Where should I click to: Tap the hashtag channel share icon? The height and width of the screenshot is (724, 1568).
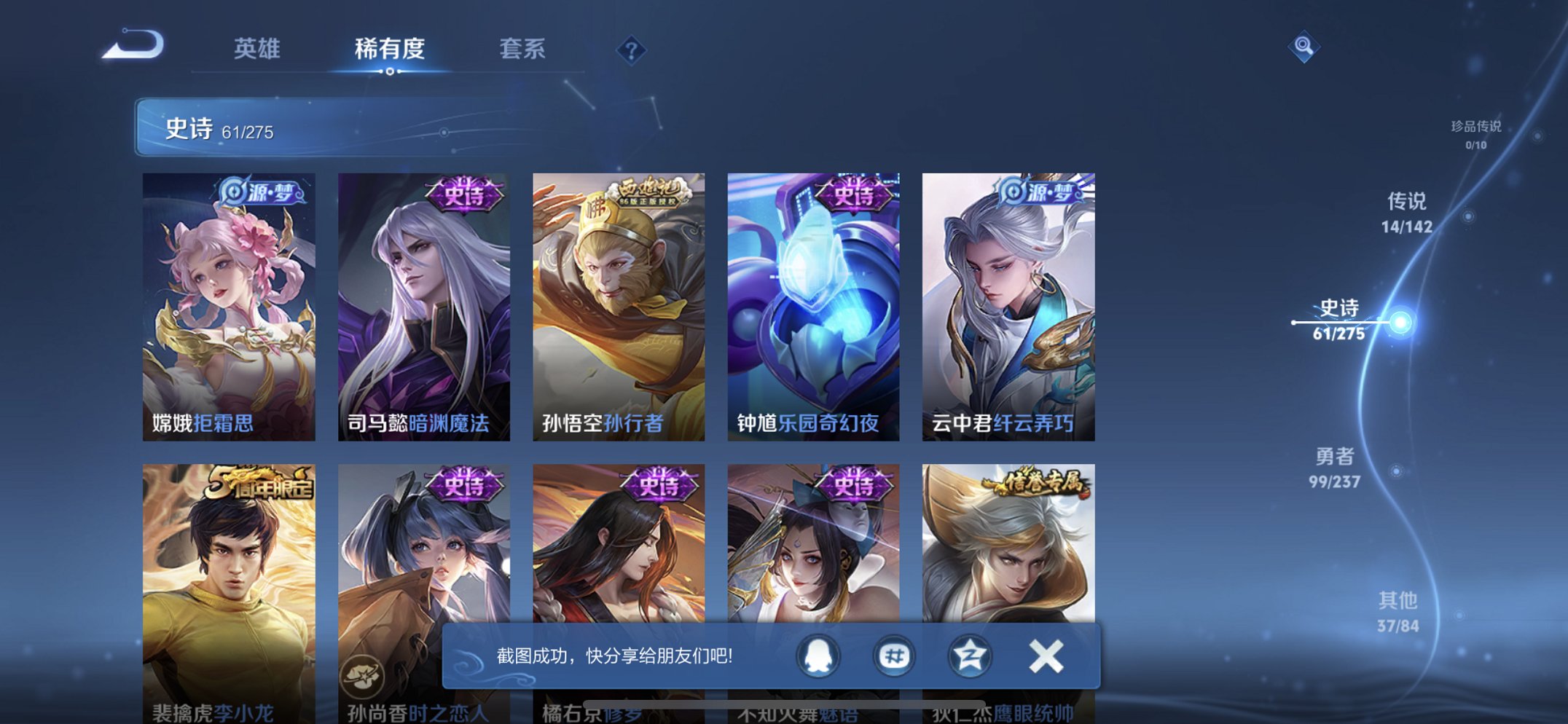coord(893,656)
